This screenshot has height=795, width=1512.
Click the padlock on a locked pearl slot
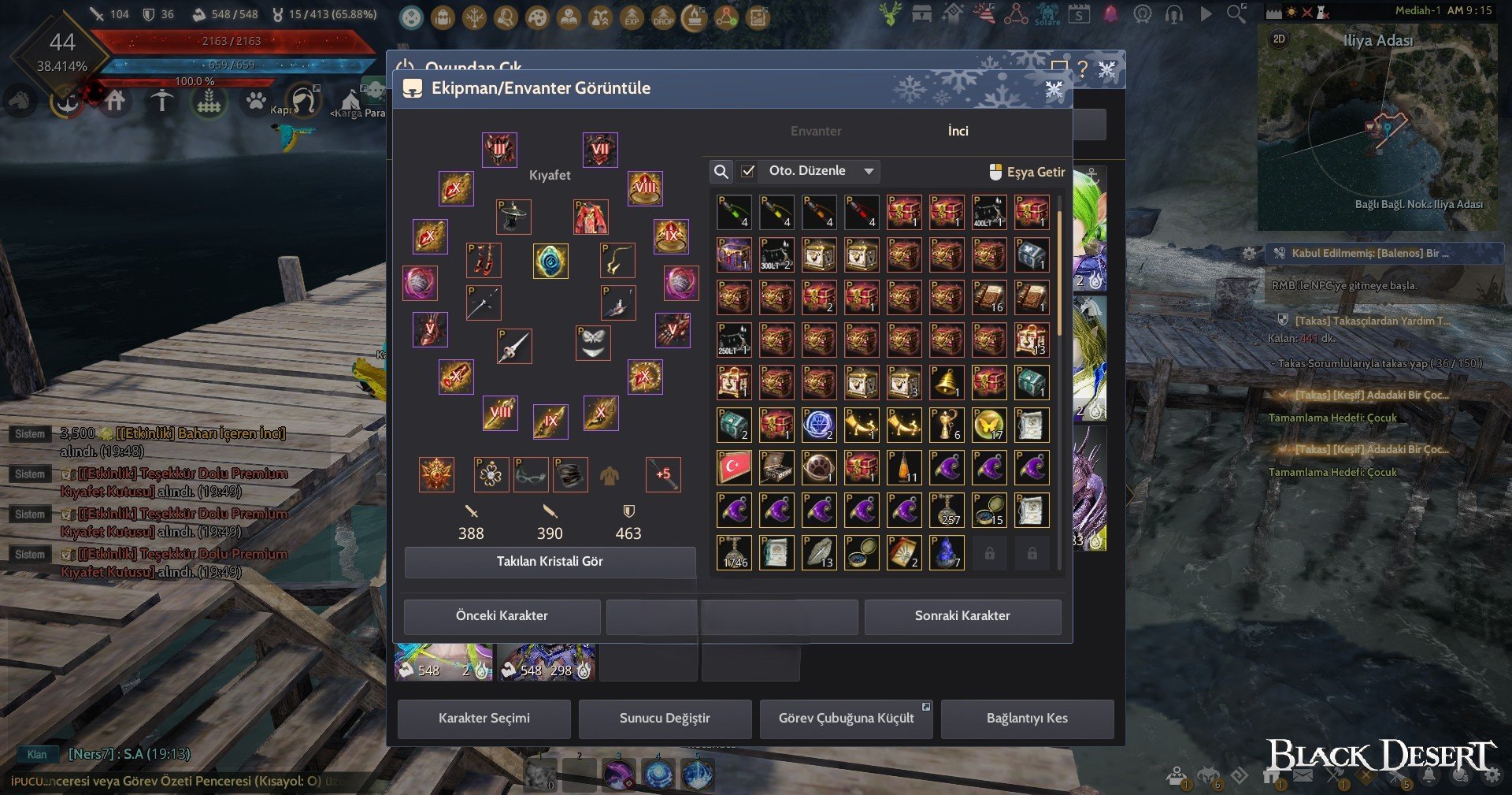coord(989,552)
